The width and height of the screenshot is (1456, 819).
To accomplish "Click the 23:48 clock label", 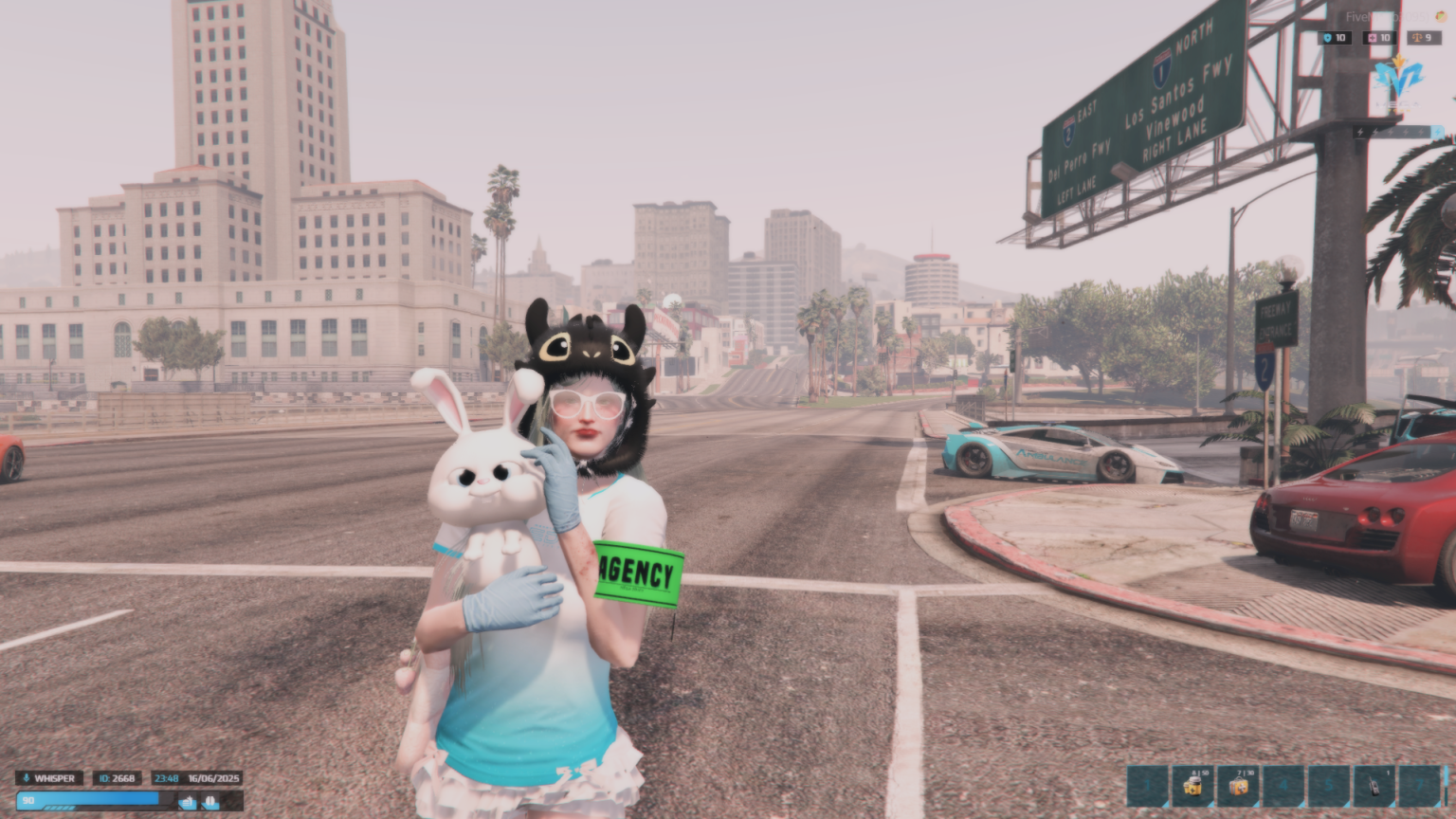I will tap(167, 778).
